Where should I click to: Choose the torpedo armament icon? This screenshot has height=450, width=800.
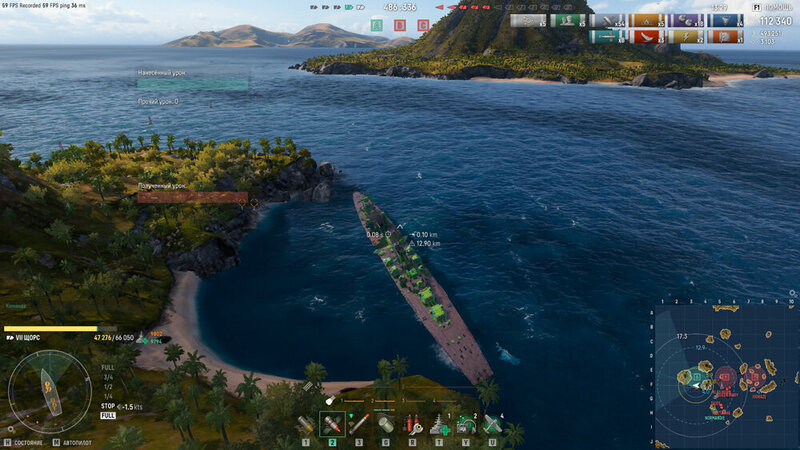point(358,424)
